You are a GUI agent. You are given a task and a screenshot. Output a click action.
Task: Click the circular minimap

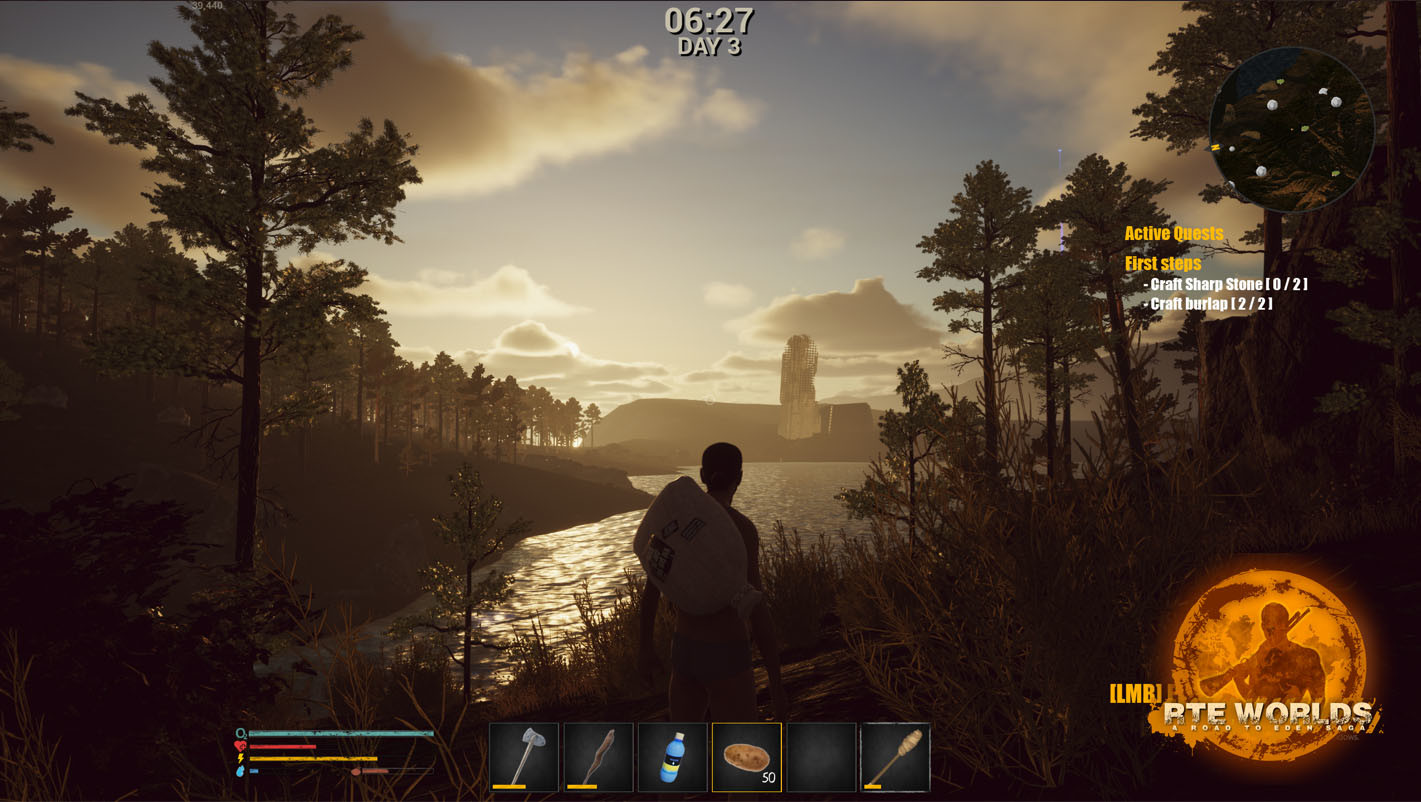[x=1291, y=129]
